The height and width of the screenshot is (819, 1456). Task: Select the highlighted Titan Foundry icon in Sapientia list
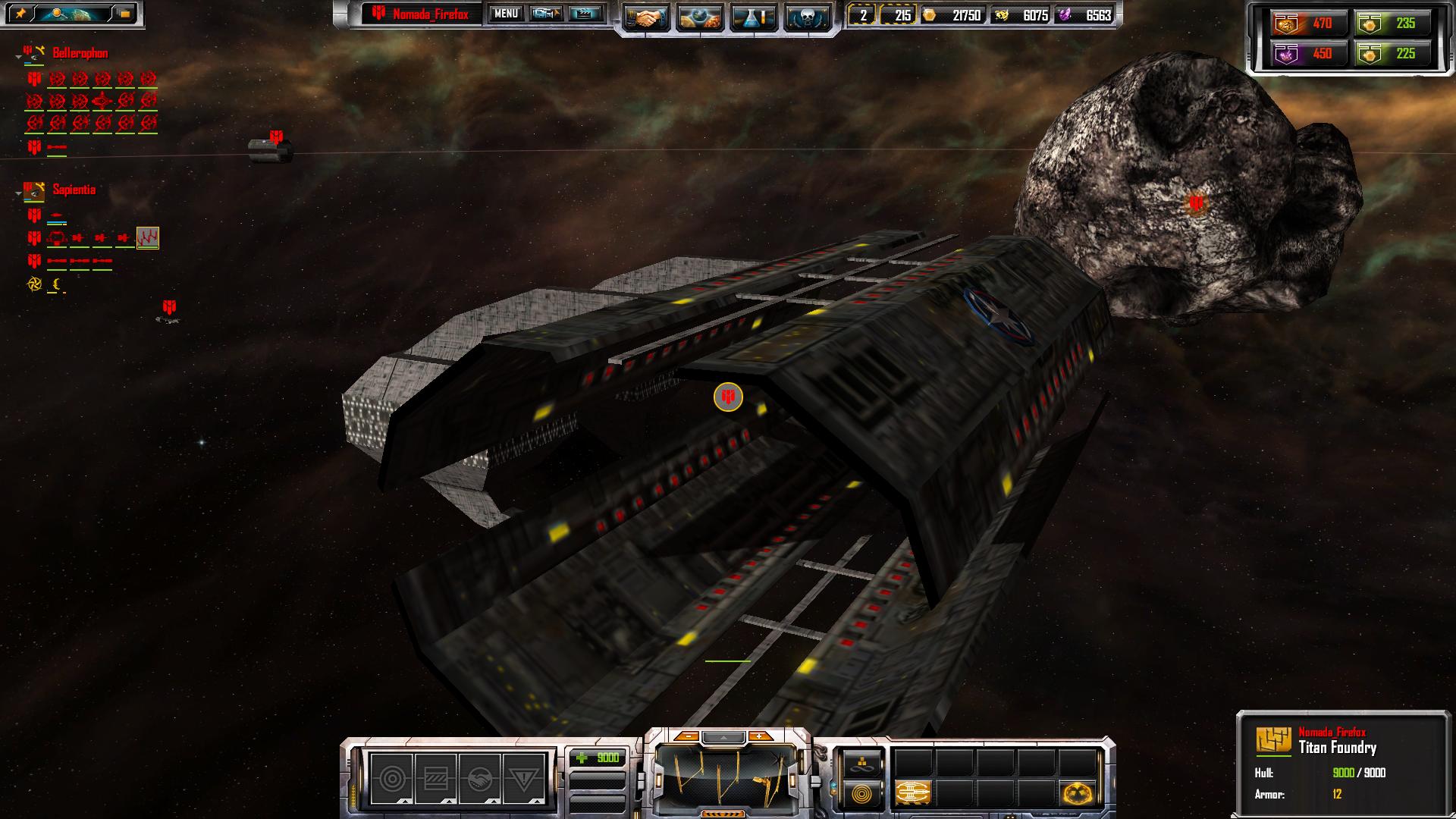(x=147, y=238)
